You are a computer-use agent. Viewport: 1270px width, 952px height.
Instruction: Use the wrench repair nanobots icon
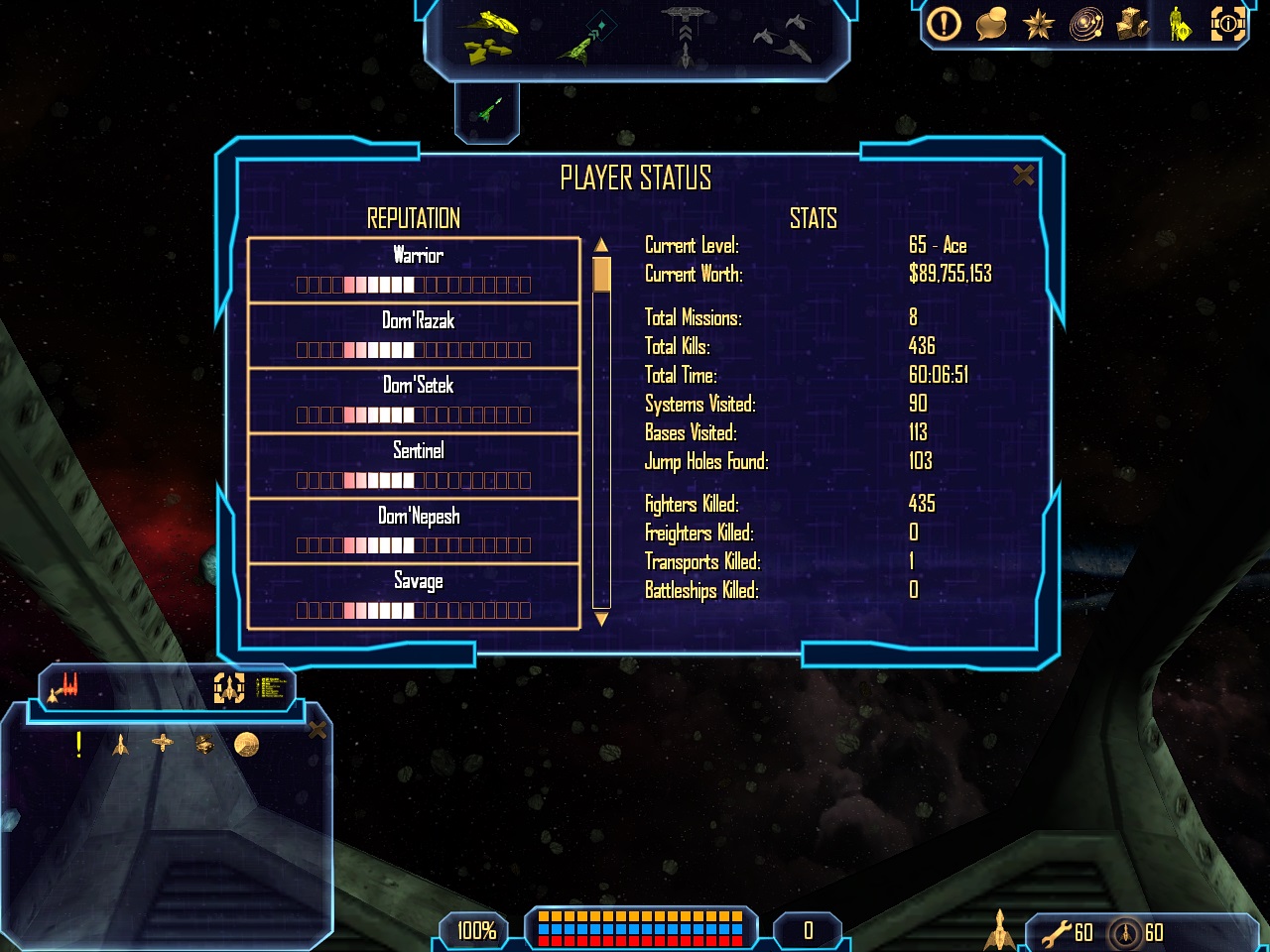[1057, 932]
